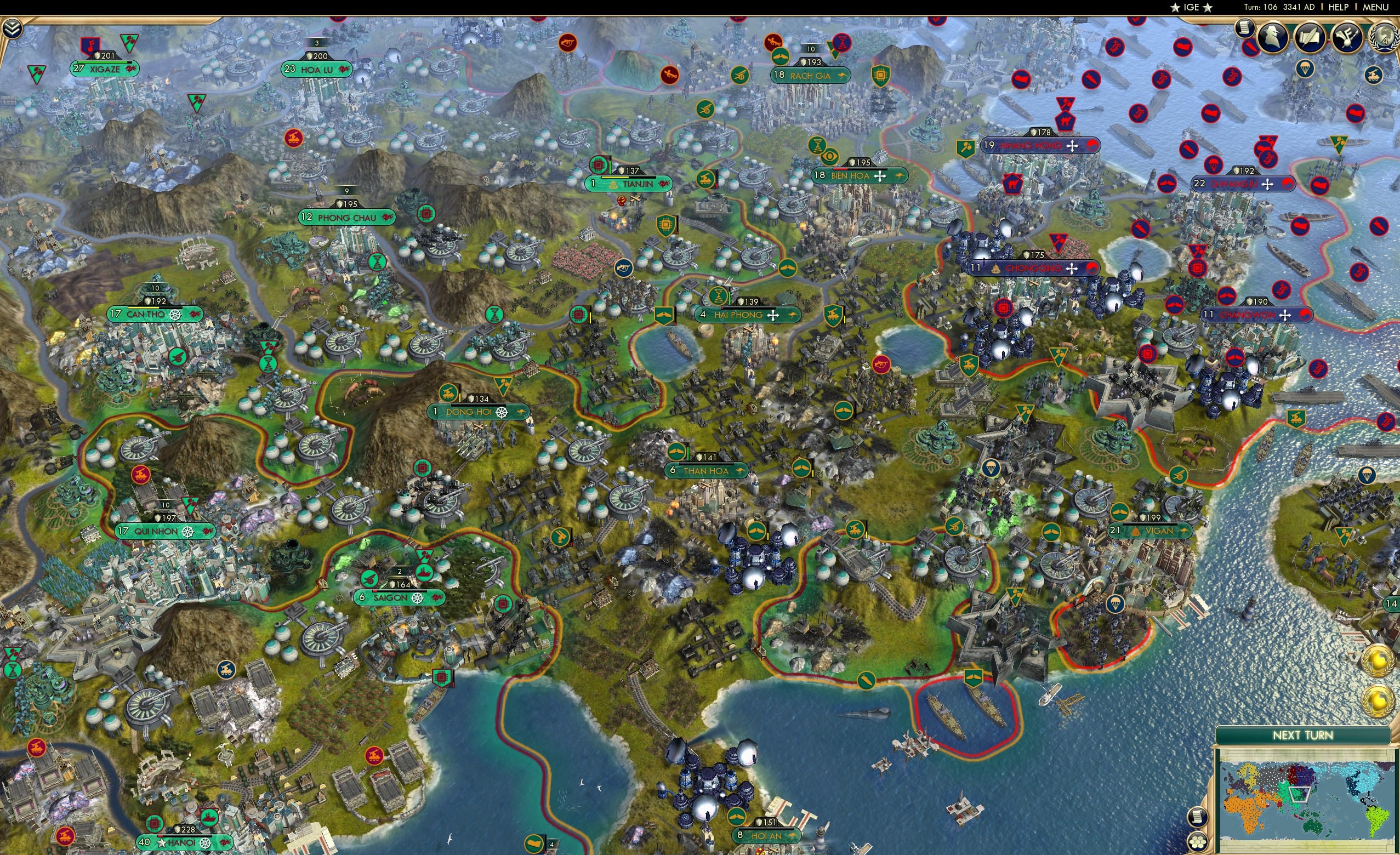Open the notification log scroll beside the minimap
1400x855 pixels.
pyautogui.click(x=1198, y=817)
